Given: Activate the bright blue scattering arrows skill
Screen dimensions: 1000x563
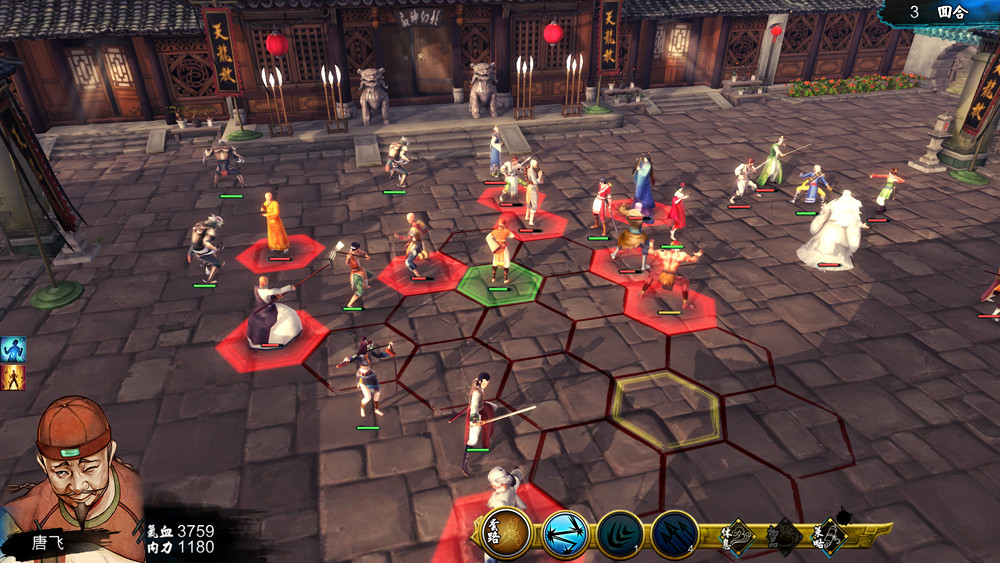Looking at the screenshot, I should (x=566, y=535).
